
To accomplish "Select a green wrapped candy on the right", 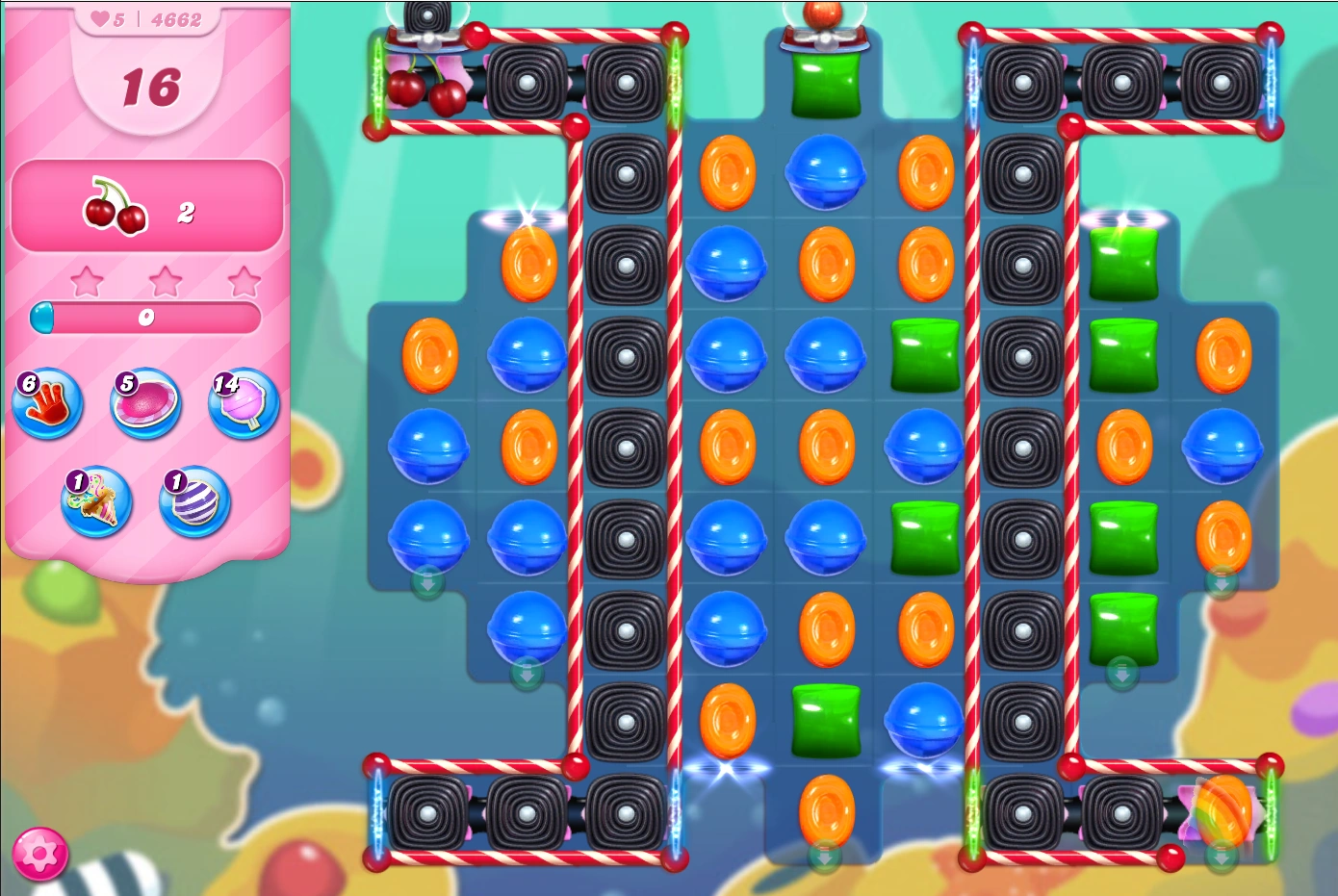I will tap(1122, 354).
